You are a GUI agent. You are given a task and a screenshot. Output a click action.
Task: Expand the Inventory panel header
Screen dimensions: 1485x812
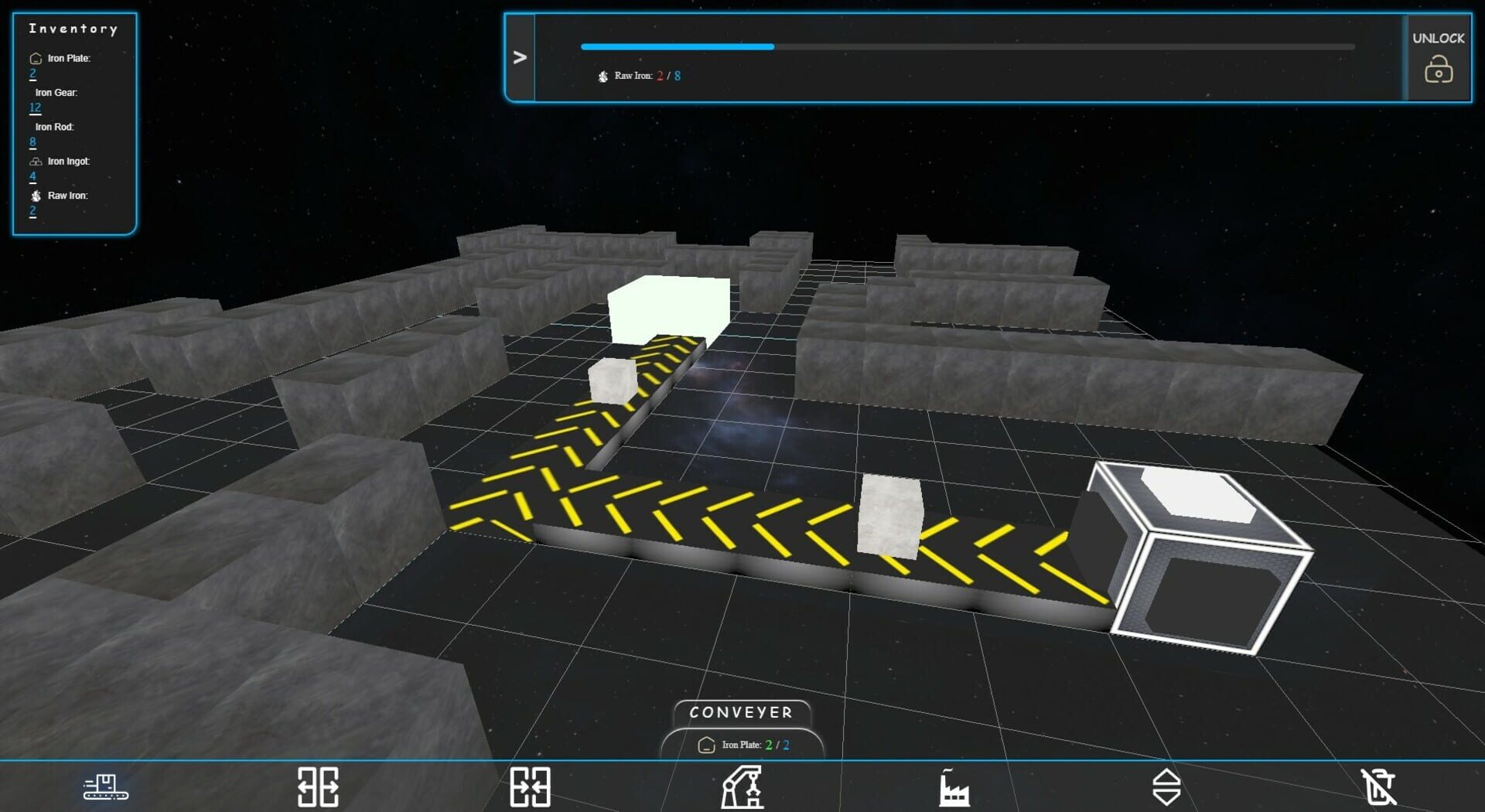[x=73, y=29]
